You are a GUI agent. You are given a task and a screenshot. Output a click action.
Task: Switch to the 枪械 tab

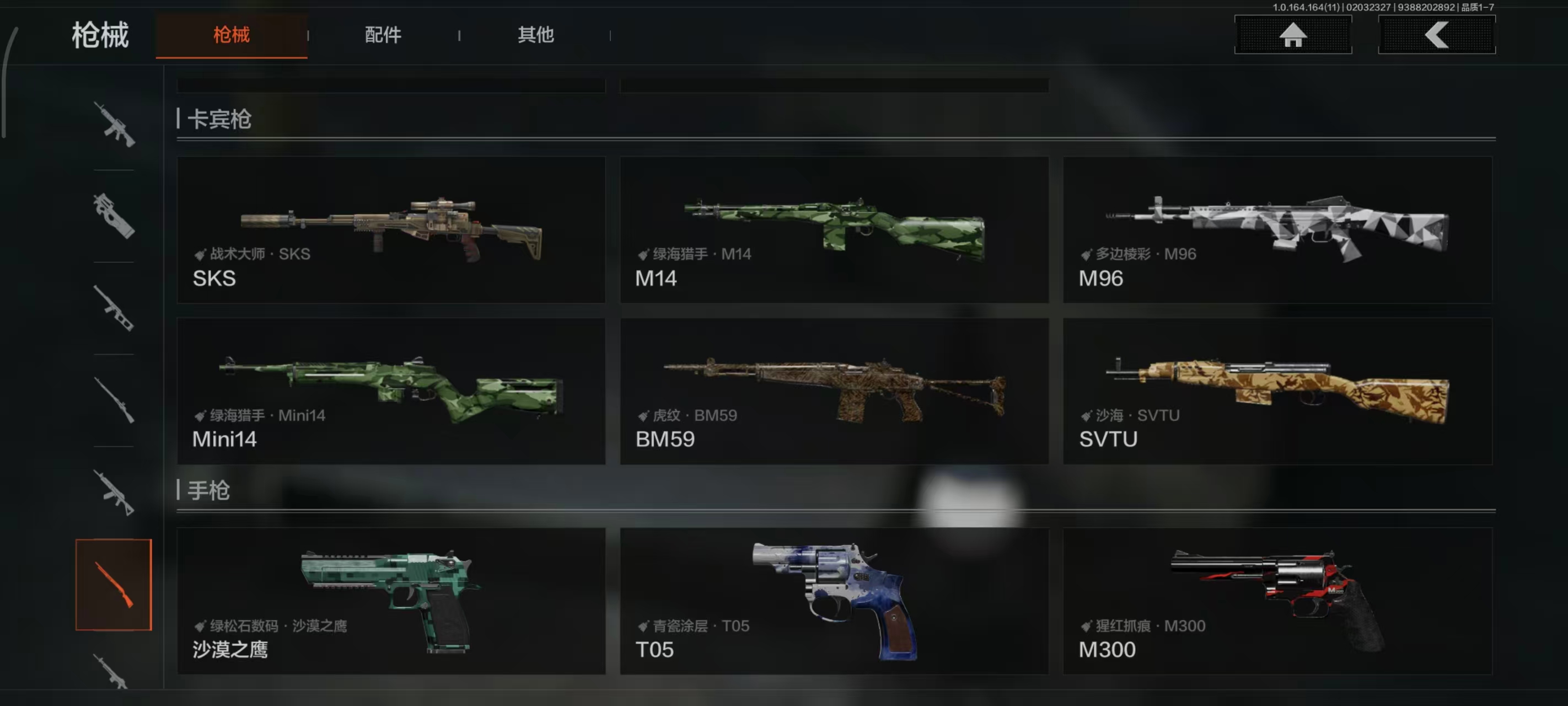232,35
